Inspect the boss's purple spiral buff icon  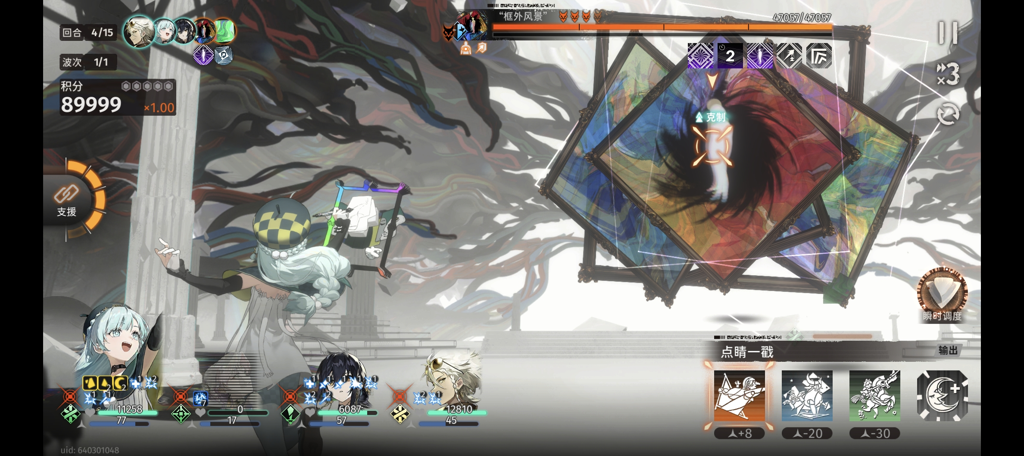(x=700, y=56)
